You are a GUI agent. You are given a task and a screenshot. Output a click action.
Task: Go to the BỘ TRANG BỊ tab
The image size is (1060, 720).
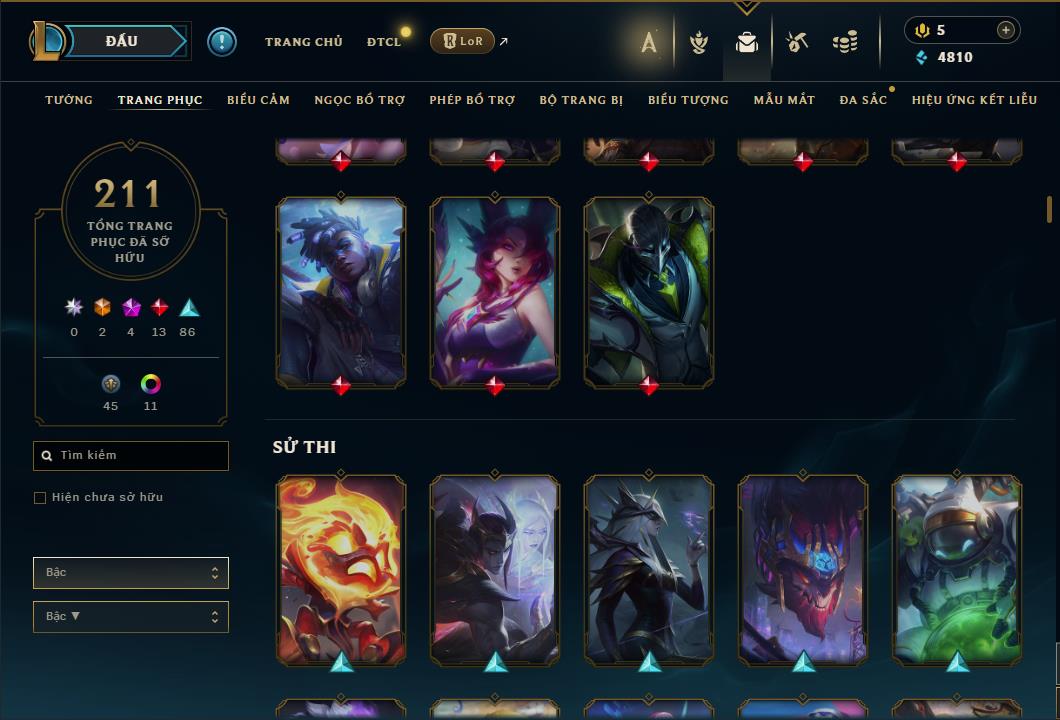click(x=581, y=100)
